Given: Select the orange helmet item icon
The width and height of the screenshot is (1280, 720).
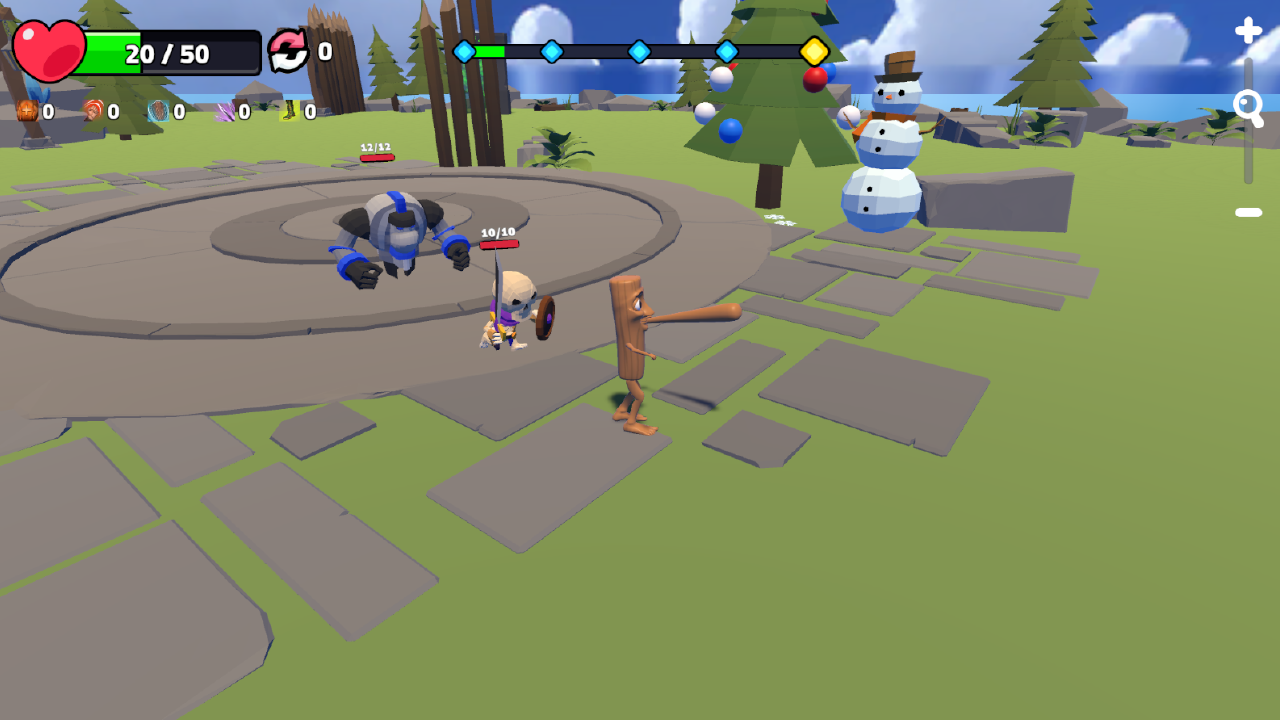Looking at the screenshot, I should [x=27, y=112].
